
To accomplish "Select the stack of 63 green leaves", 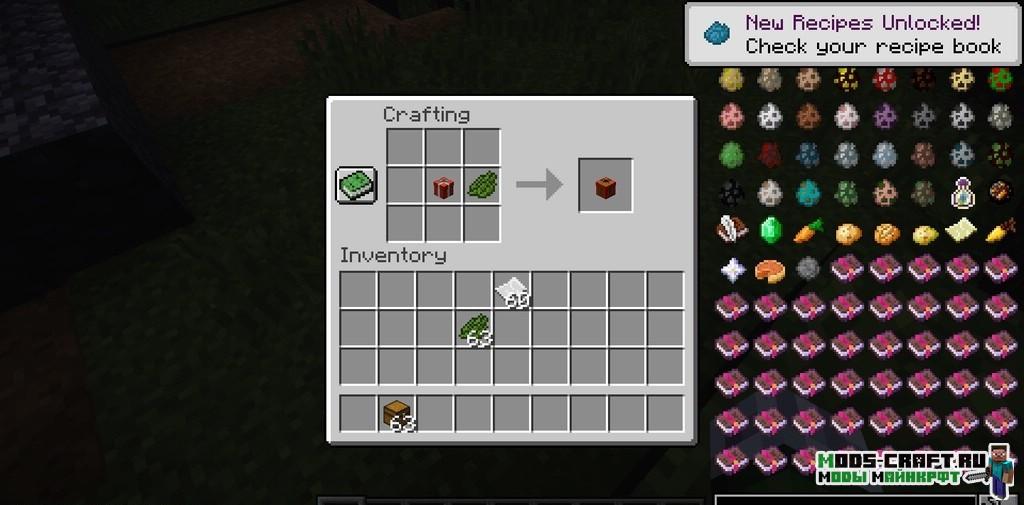I will pyautogui.click(x=475, y=329).
